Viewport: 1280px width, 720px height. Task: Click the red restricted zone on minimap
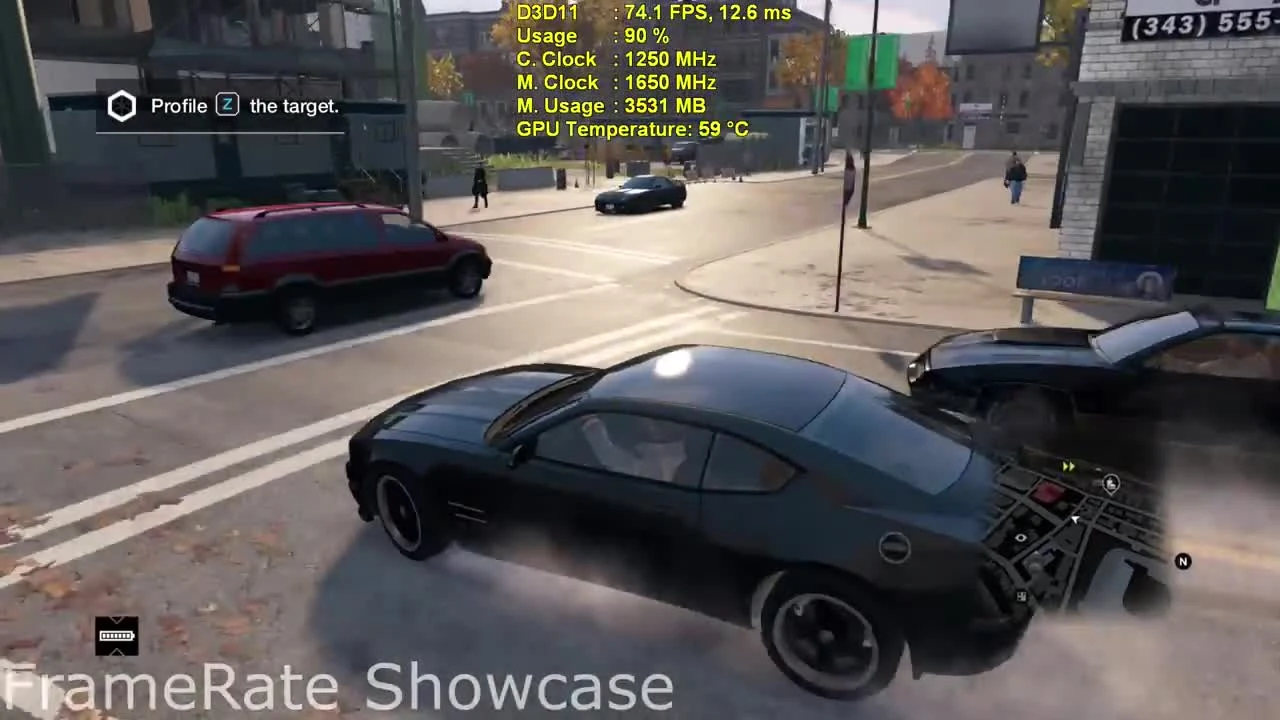(x=1050, y=492)
